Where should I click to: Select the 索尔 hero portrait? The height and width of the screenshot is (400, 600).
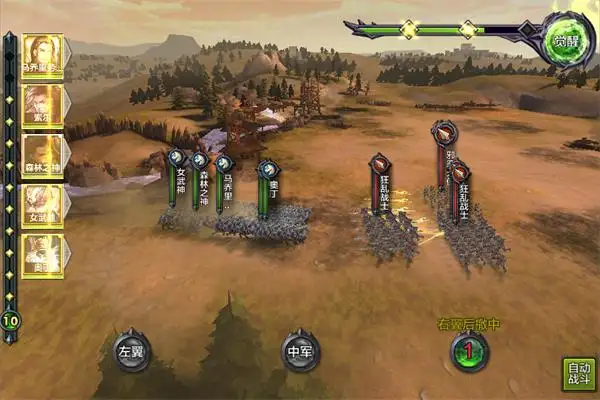tap(43, 106)
